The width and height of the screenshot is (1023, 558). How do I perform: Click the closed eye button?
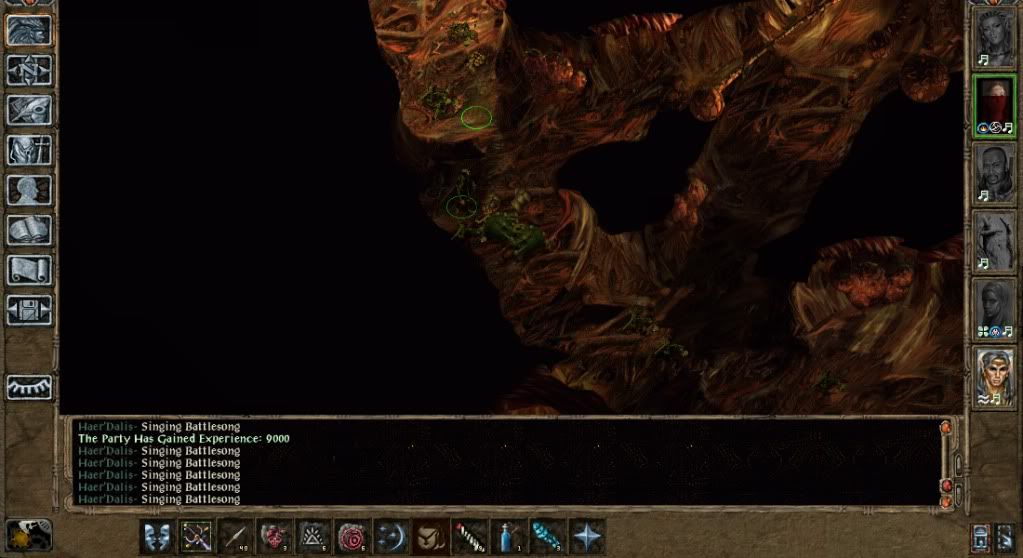click(x=29, y=387)
